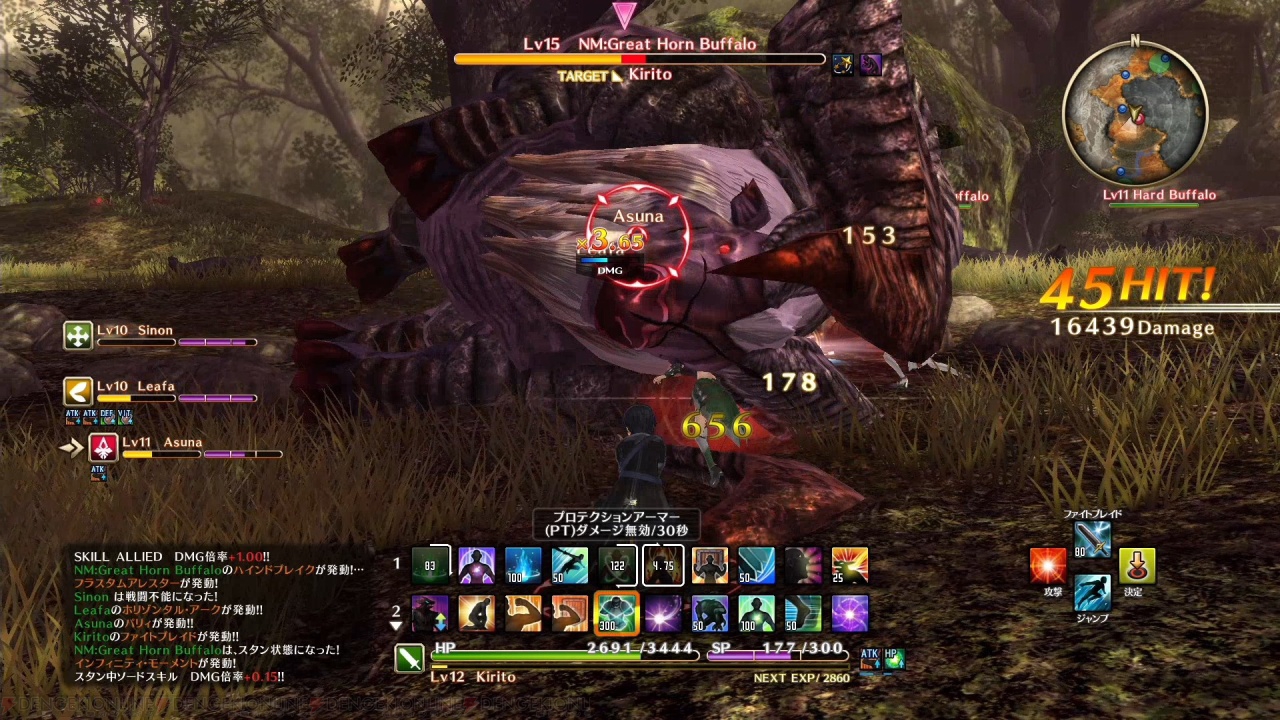
Task: Use the blue flame skill costing 100
Action: click(x=523, y=565)
